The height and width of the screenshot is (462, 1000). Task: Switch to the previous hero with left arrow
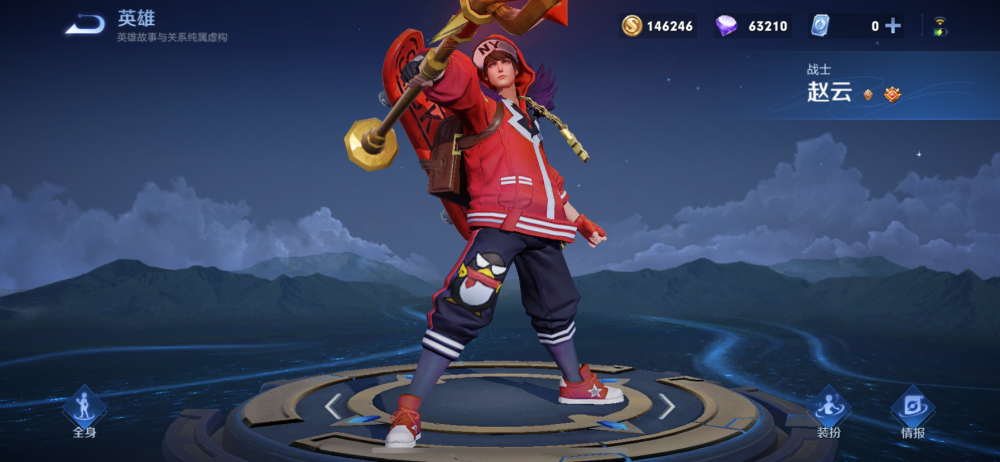334,405
